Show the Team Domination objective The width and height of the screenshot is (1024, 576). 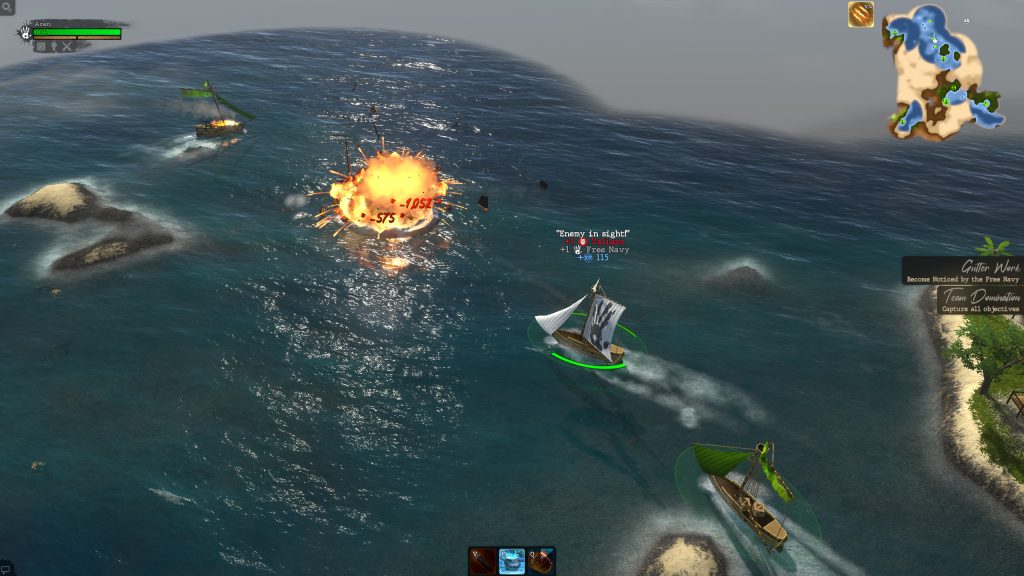click(980, 301)
